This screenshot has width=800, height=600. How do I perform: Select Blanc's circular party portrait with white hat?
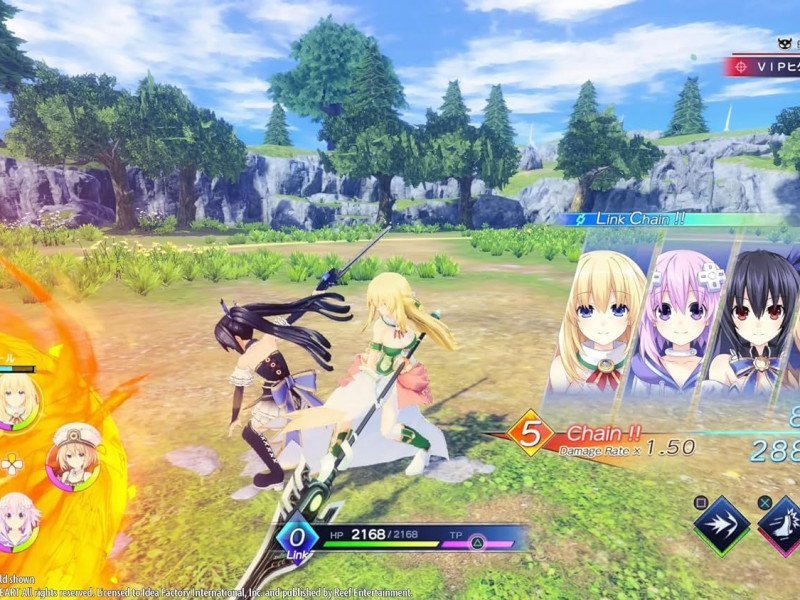[71, 459]
